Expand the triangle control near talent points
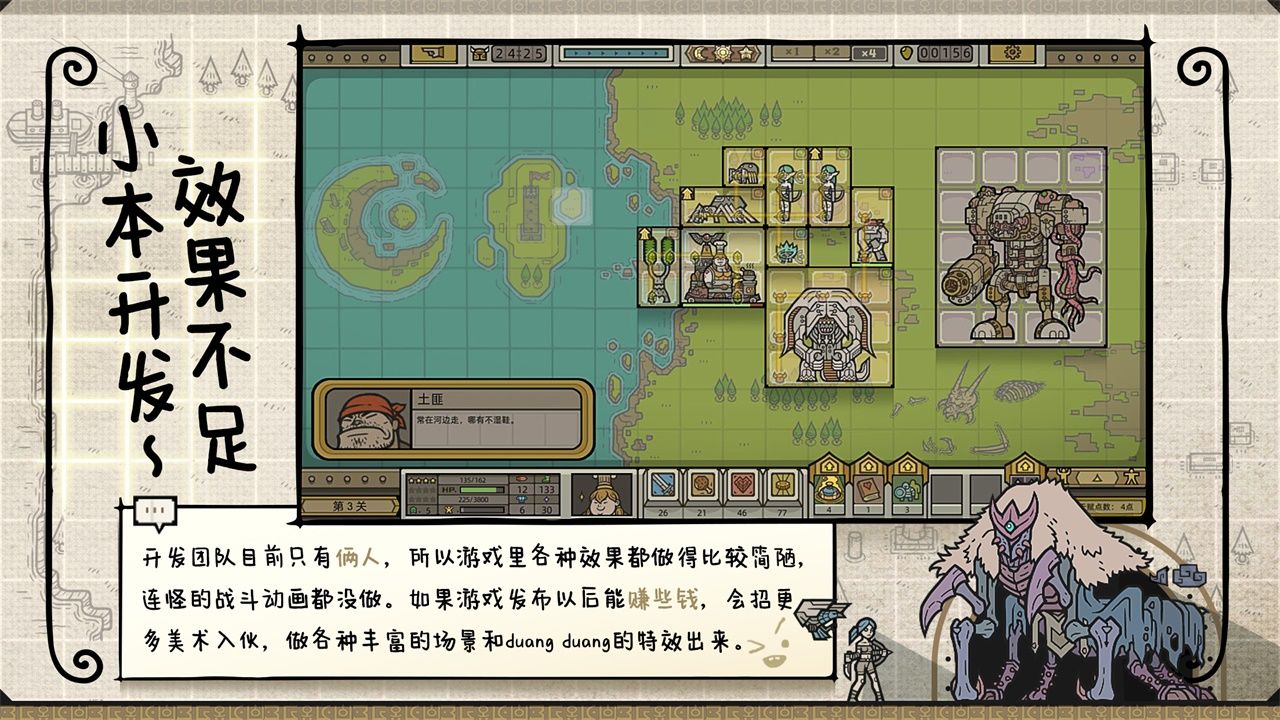The width and height of the screenshot is (1280, 720). (1097, 480)
